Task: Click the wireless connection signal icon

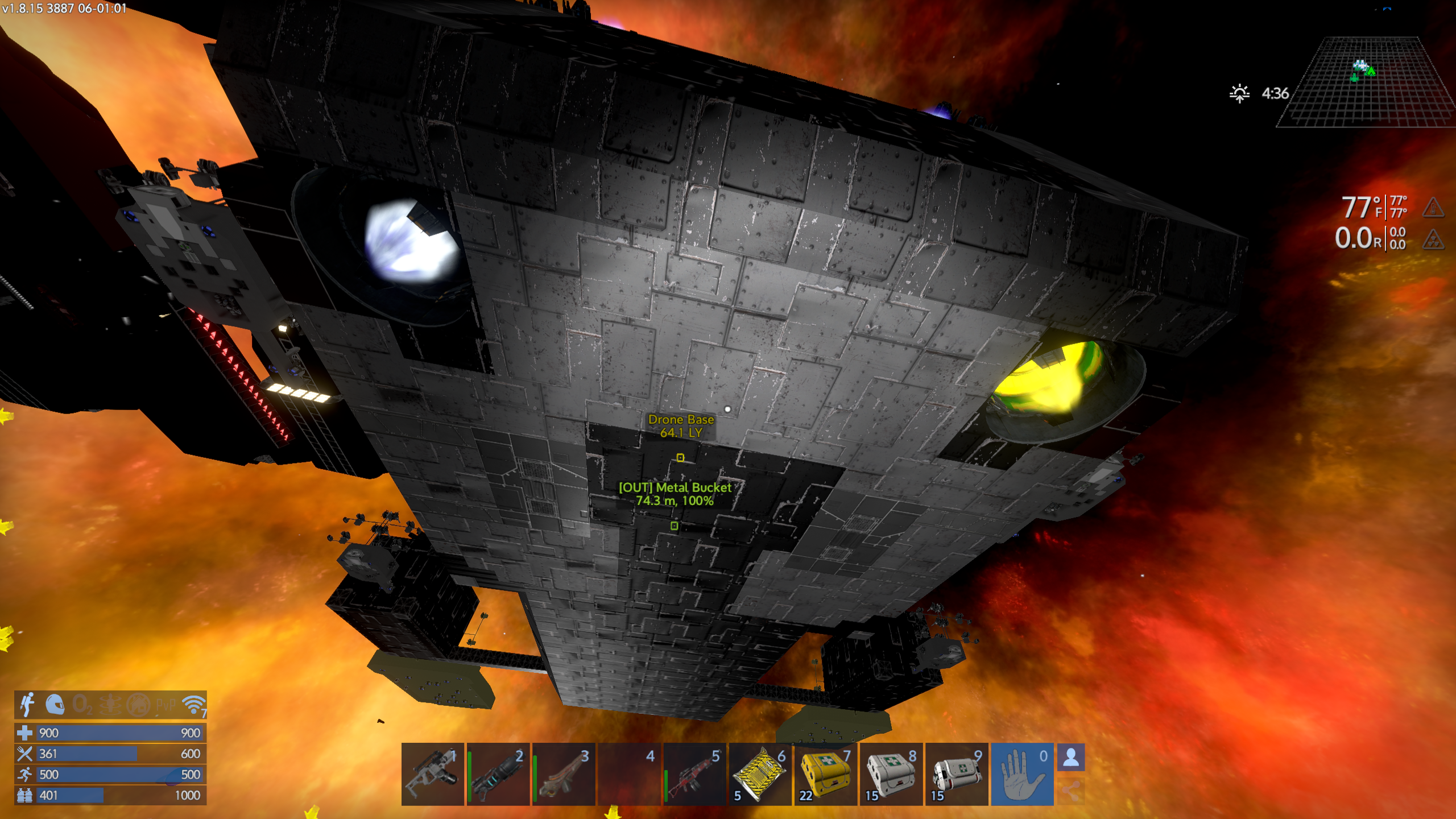Action: coord(194,705)
